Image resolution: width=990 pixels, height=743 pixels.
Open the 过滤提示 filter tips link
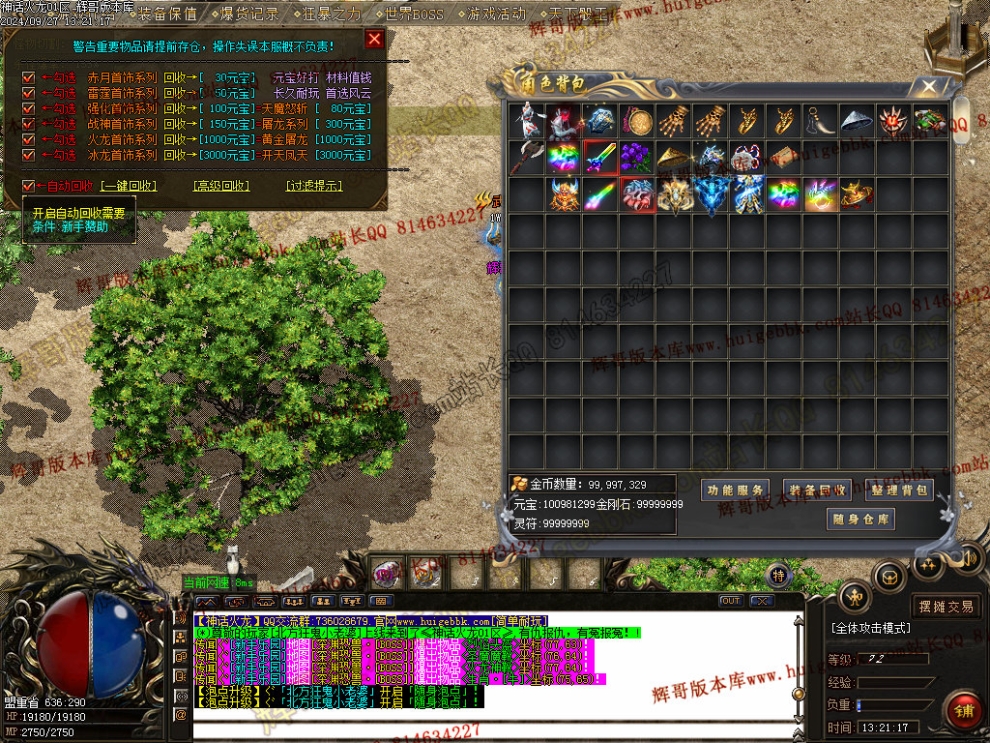pyautogui.click(x=313, y=186)
